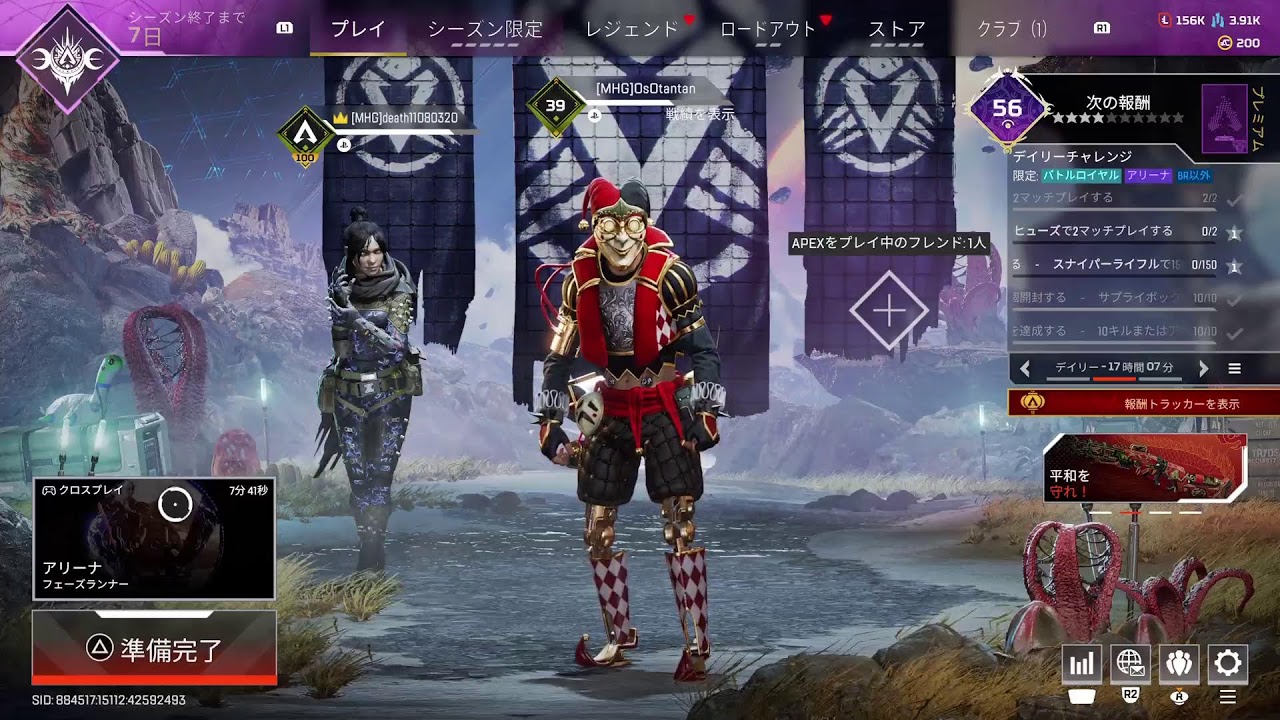Open the クラブ tab
Screen dimensions: 1280x720
point(1011,29)
